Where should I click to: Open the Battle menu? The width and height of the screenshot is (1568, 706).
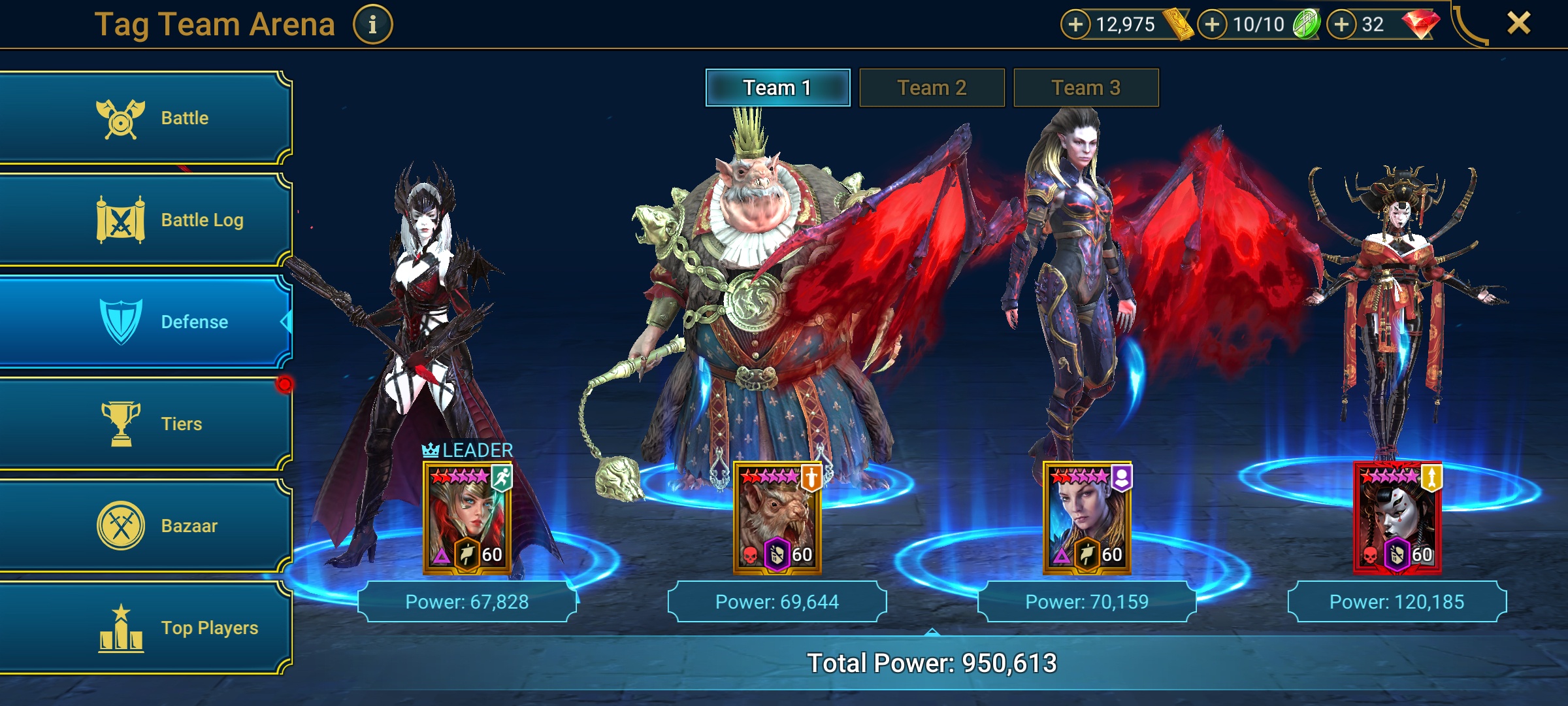[x=145, y=118]
